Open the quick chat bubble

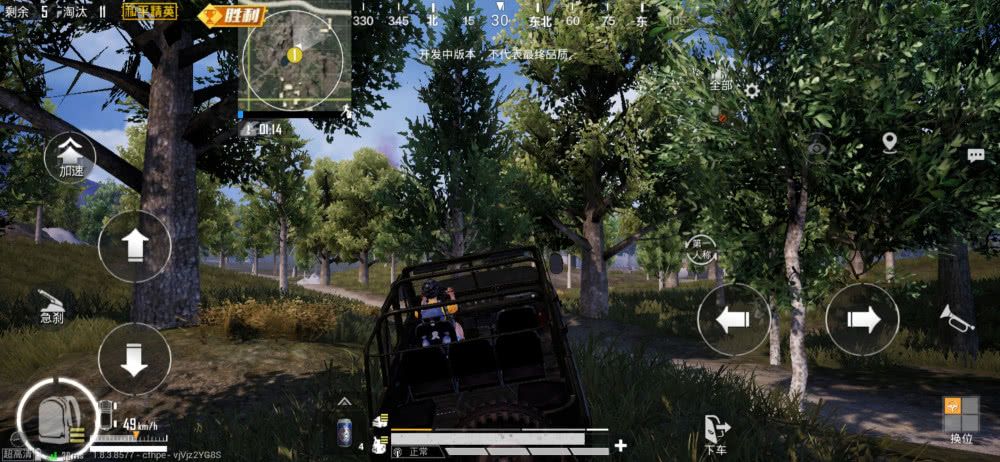(975, 155)
